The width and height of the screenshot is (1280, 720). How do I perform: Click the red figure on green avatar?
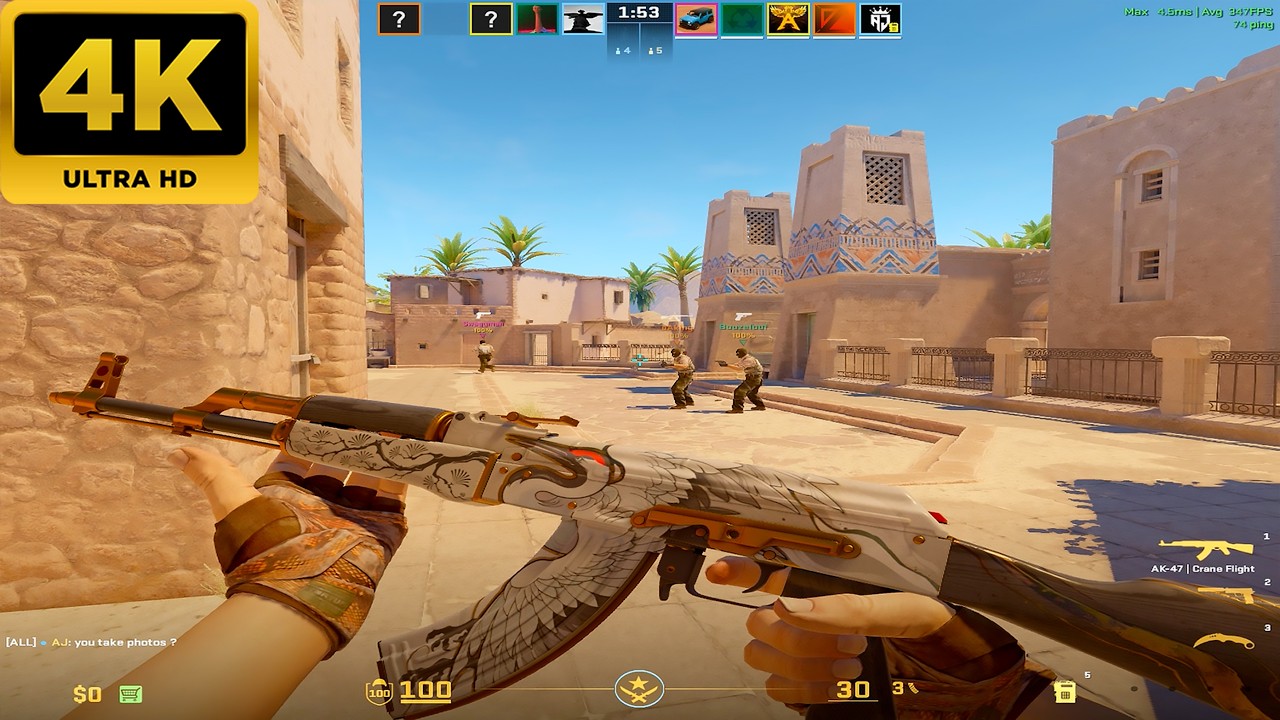click(537, 19)
